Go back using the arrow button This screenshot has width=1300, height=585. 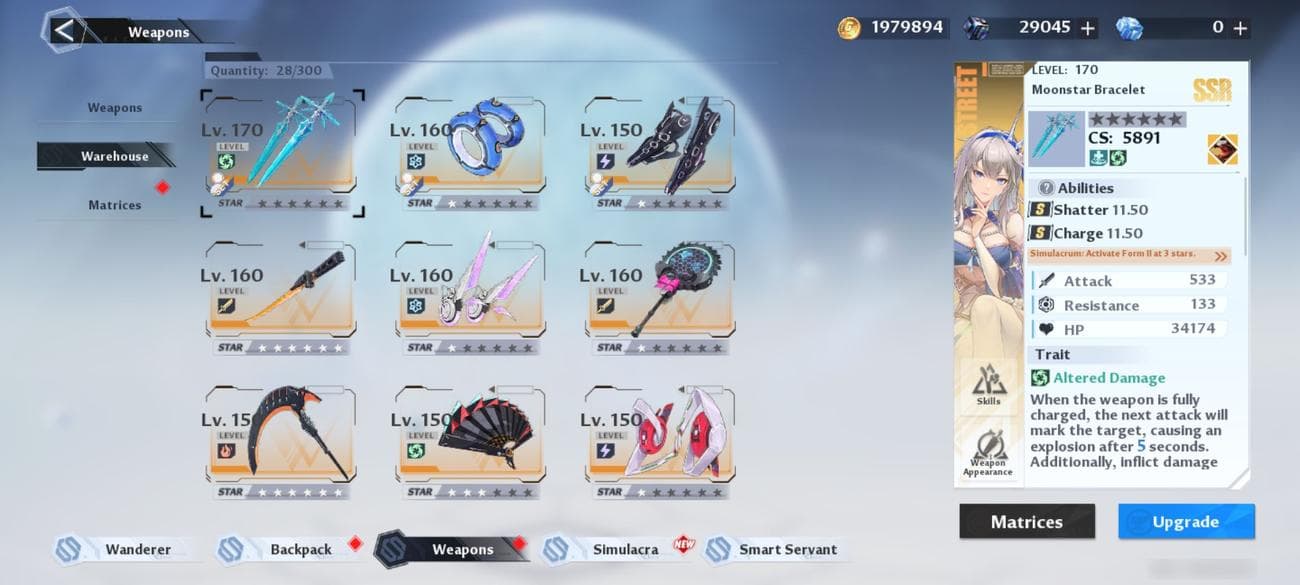(x=64, y=30)
